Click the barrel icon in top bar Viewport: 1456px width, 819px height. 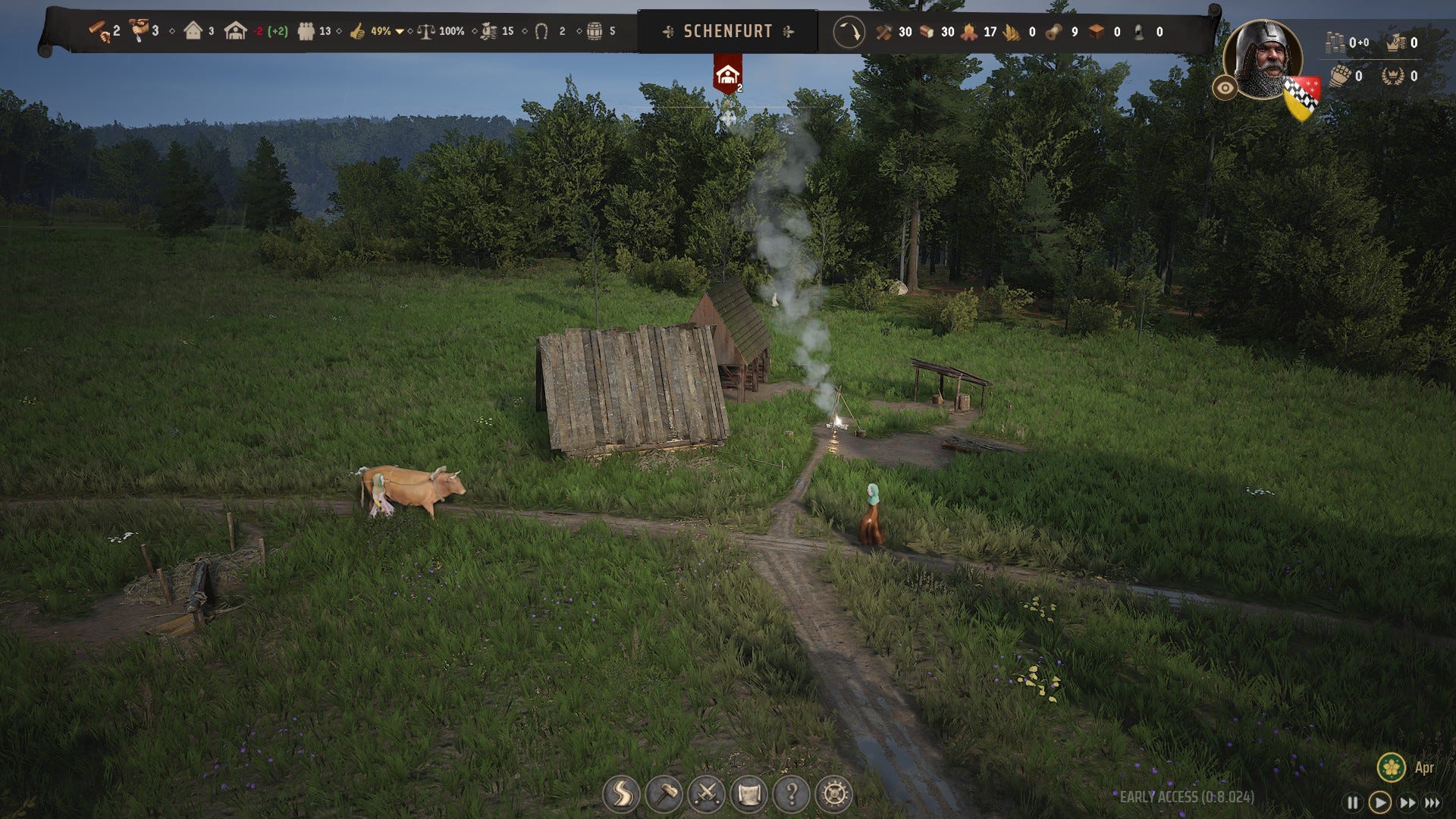595,31
